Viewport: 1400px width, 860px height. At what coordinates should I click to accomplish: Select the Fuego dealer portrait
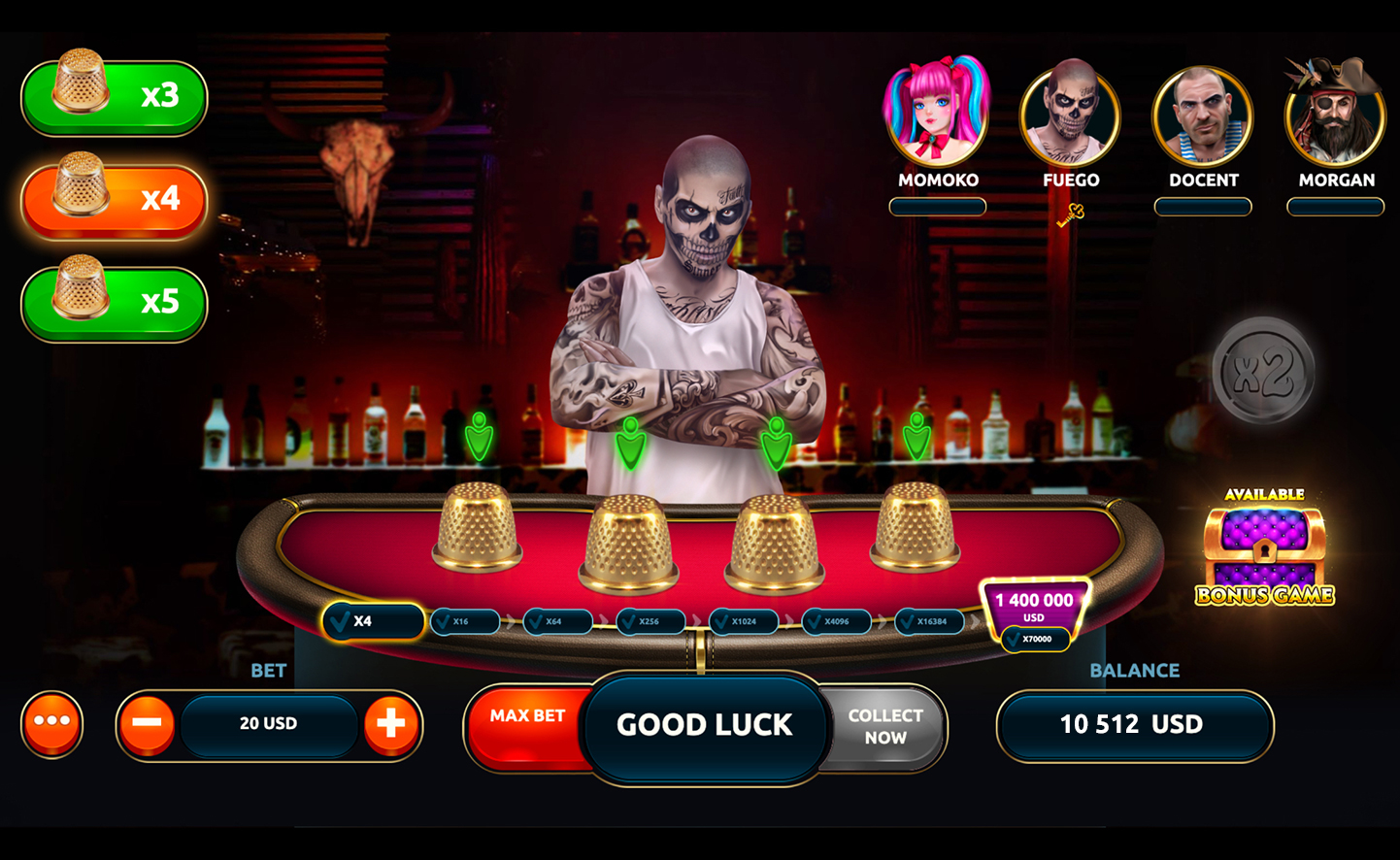(1070, 114)
